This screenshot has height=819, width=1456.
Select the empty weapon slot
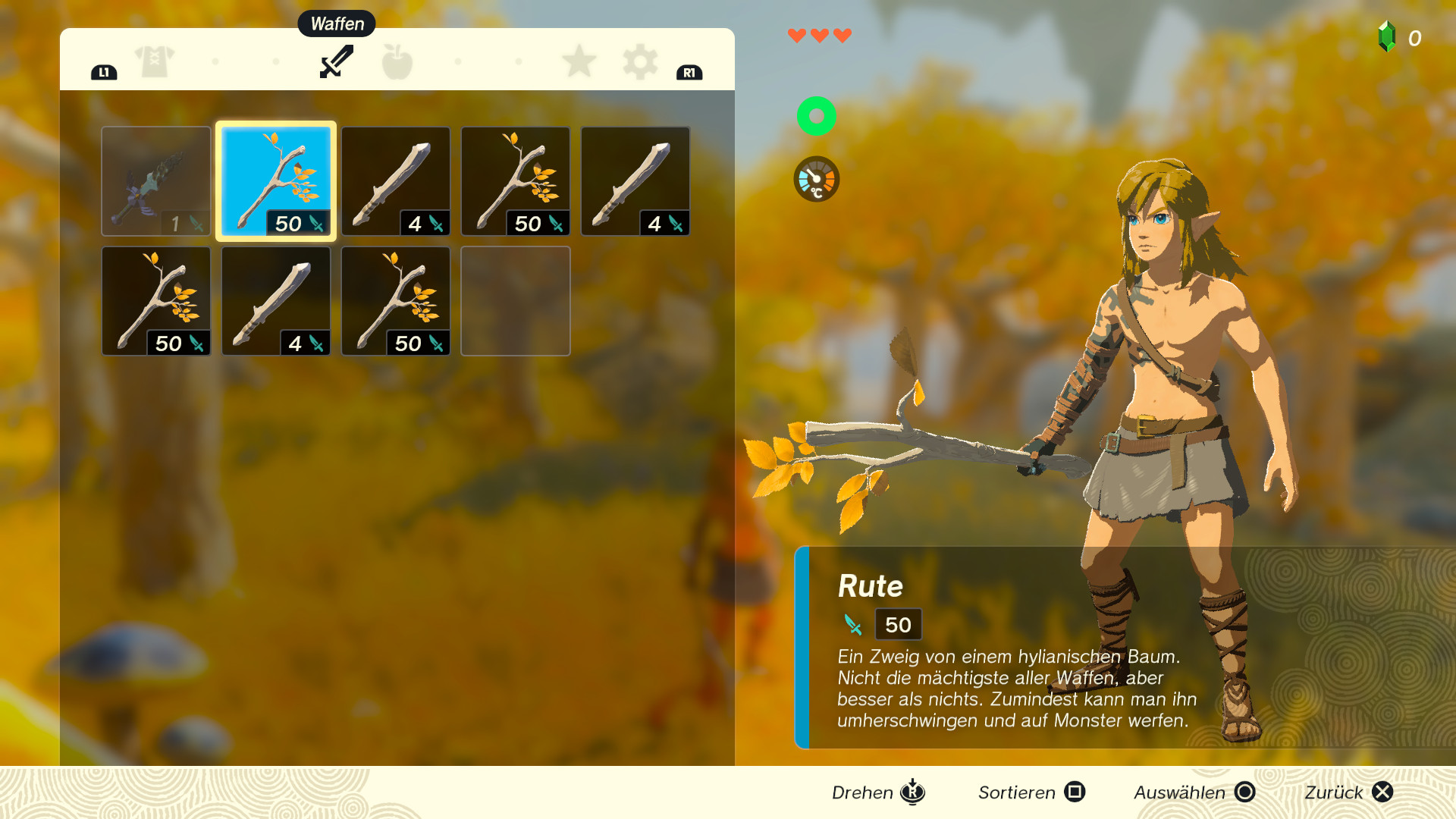pyautogui.click(x=515, y=300)
